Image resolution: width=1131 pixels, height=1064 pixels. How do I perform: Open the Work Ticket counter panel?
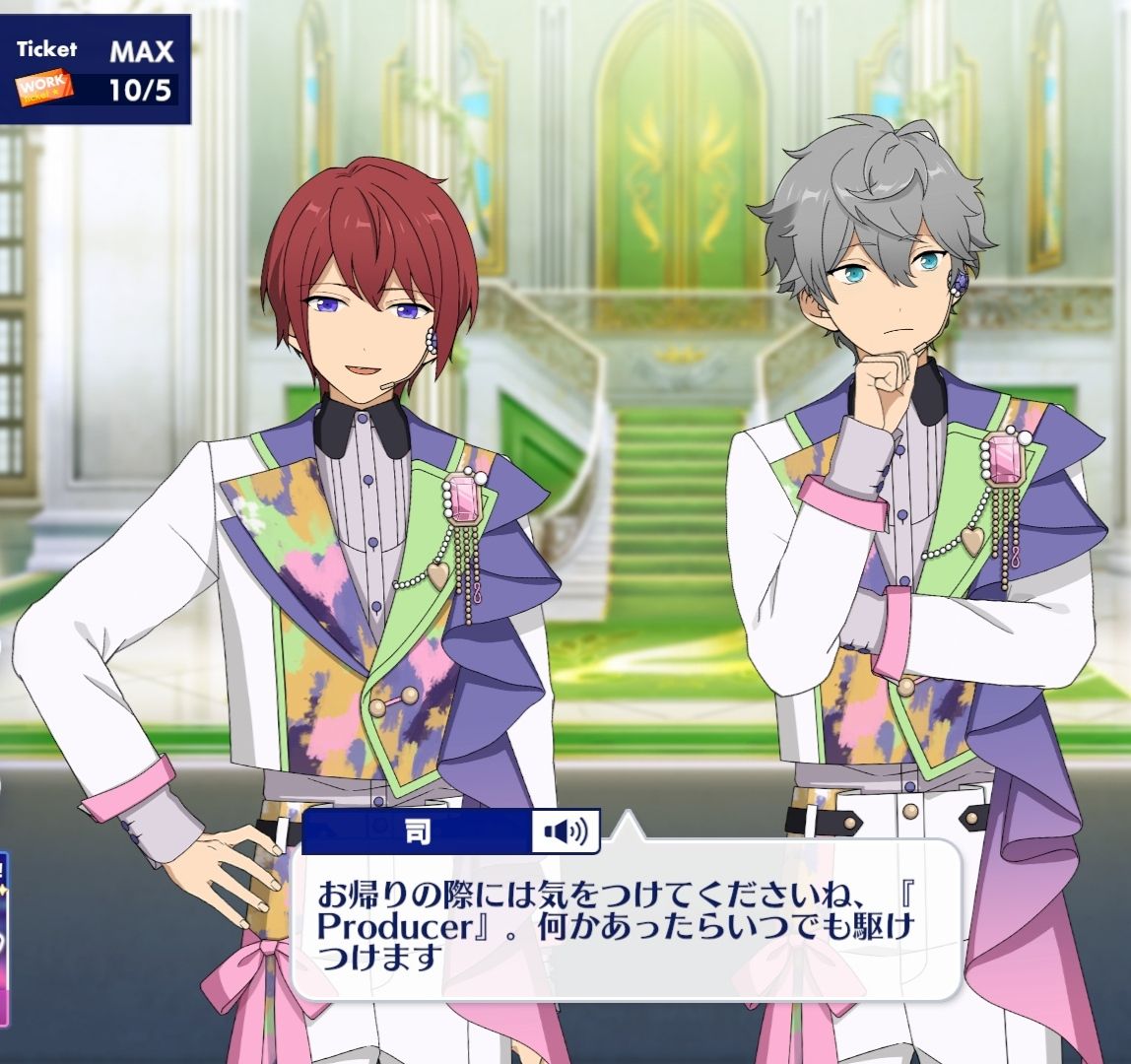(96, 71)
